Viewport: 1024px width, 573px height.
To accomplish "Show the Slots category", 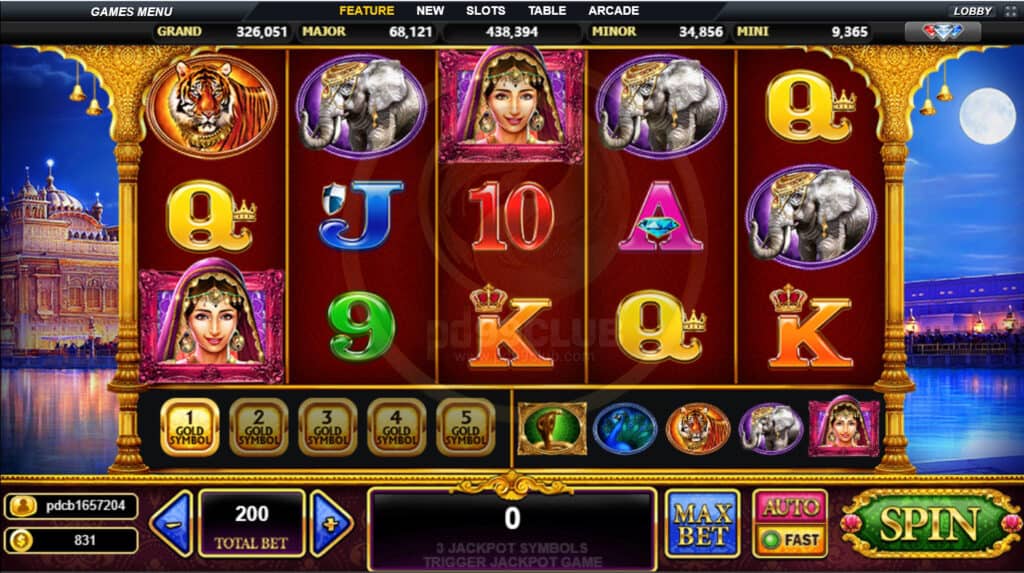I will (485, 11).
